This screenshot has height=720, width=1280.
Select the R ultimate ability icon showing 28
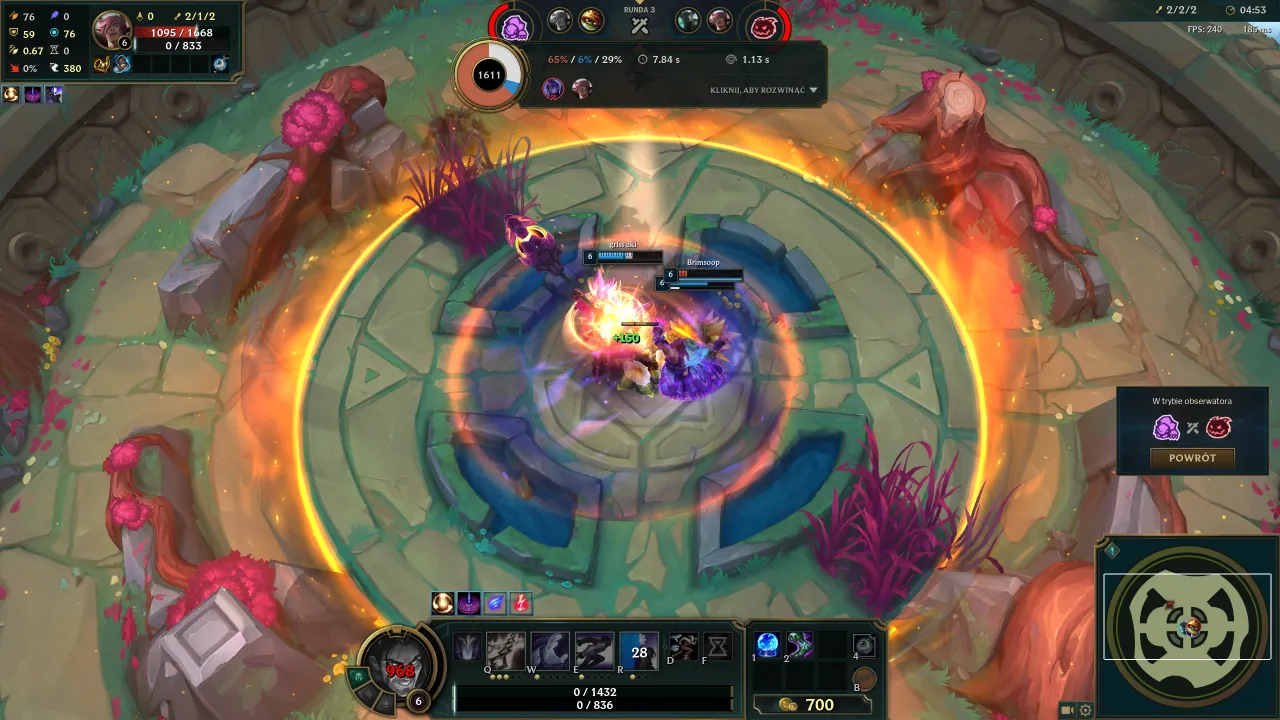tap(637, 650)
